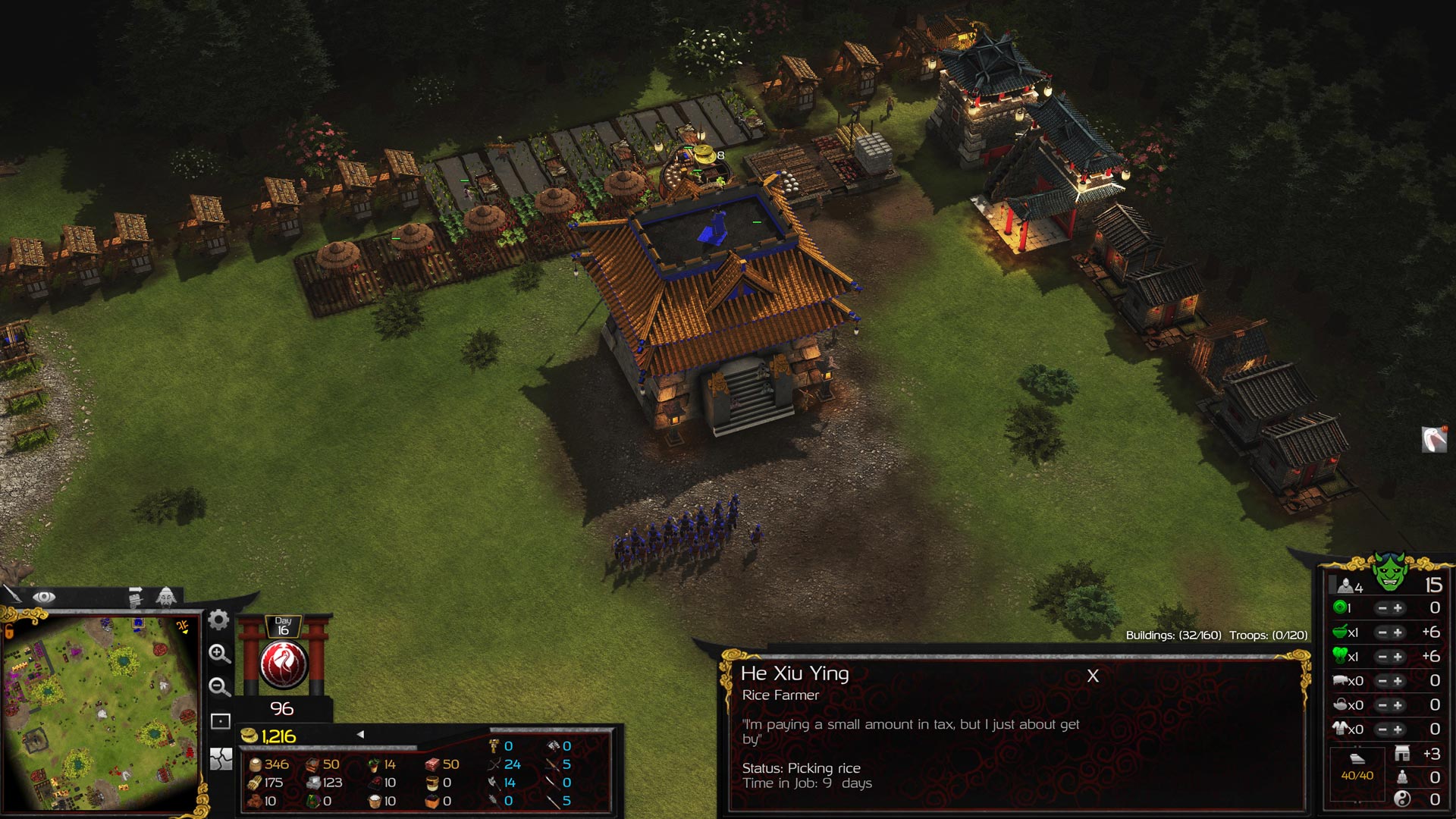This screenshot has height=819, width=1456.
Task: Increase rice rations with plus button
Action: tap(1398, 632)
